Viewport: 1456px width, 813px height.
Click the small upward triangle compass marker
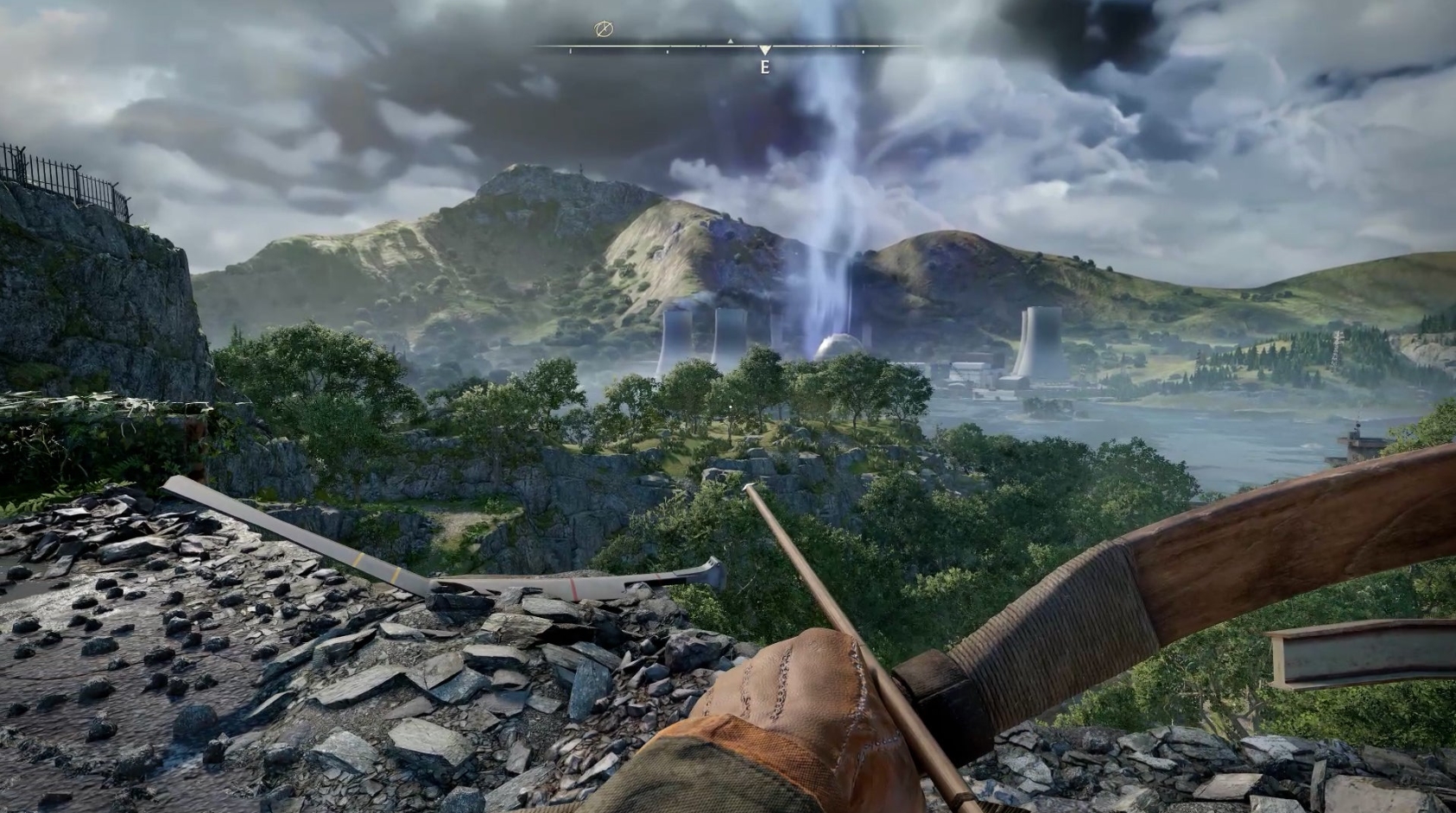tap(730, 41)
